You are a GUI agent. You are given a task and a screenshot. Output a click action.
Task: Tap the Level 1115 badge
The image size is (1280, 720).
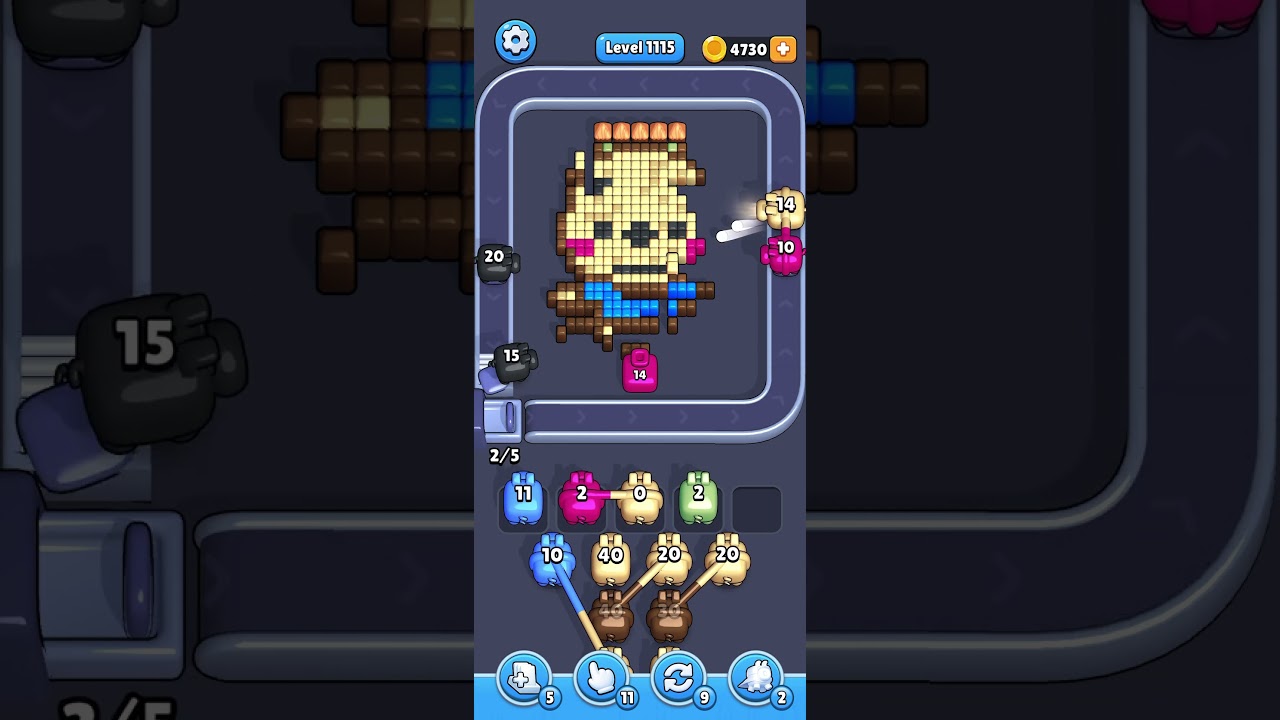coord(639,47)
